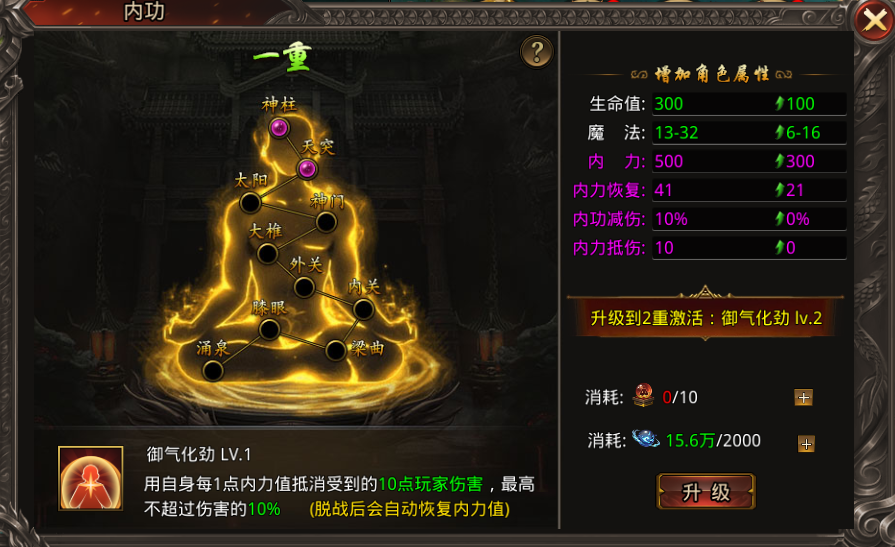
Task: Select the 梁曲 acupoint node
Action: click(x=335, y=350)
